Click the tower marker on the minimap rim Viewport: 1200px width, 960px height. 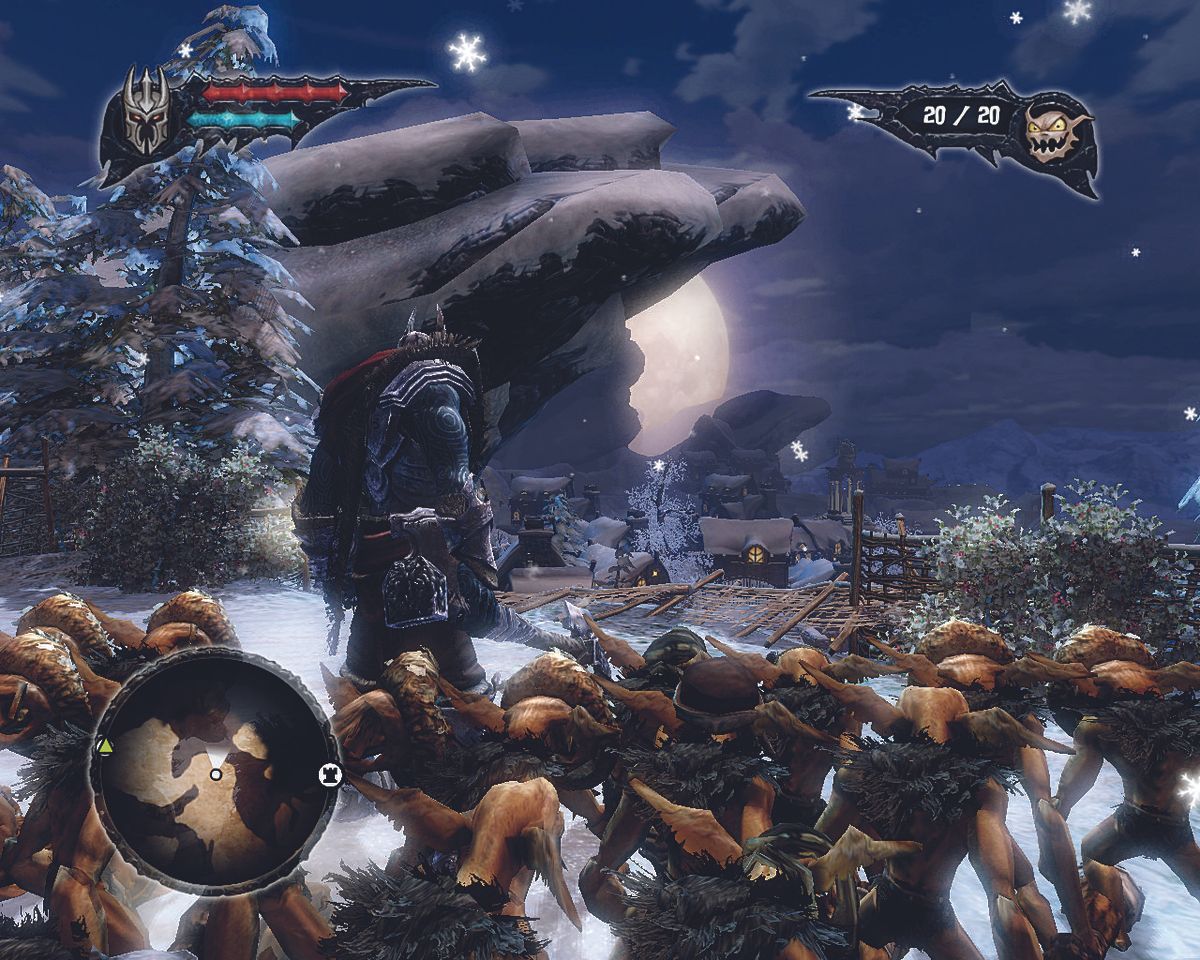pos(329,774)
